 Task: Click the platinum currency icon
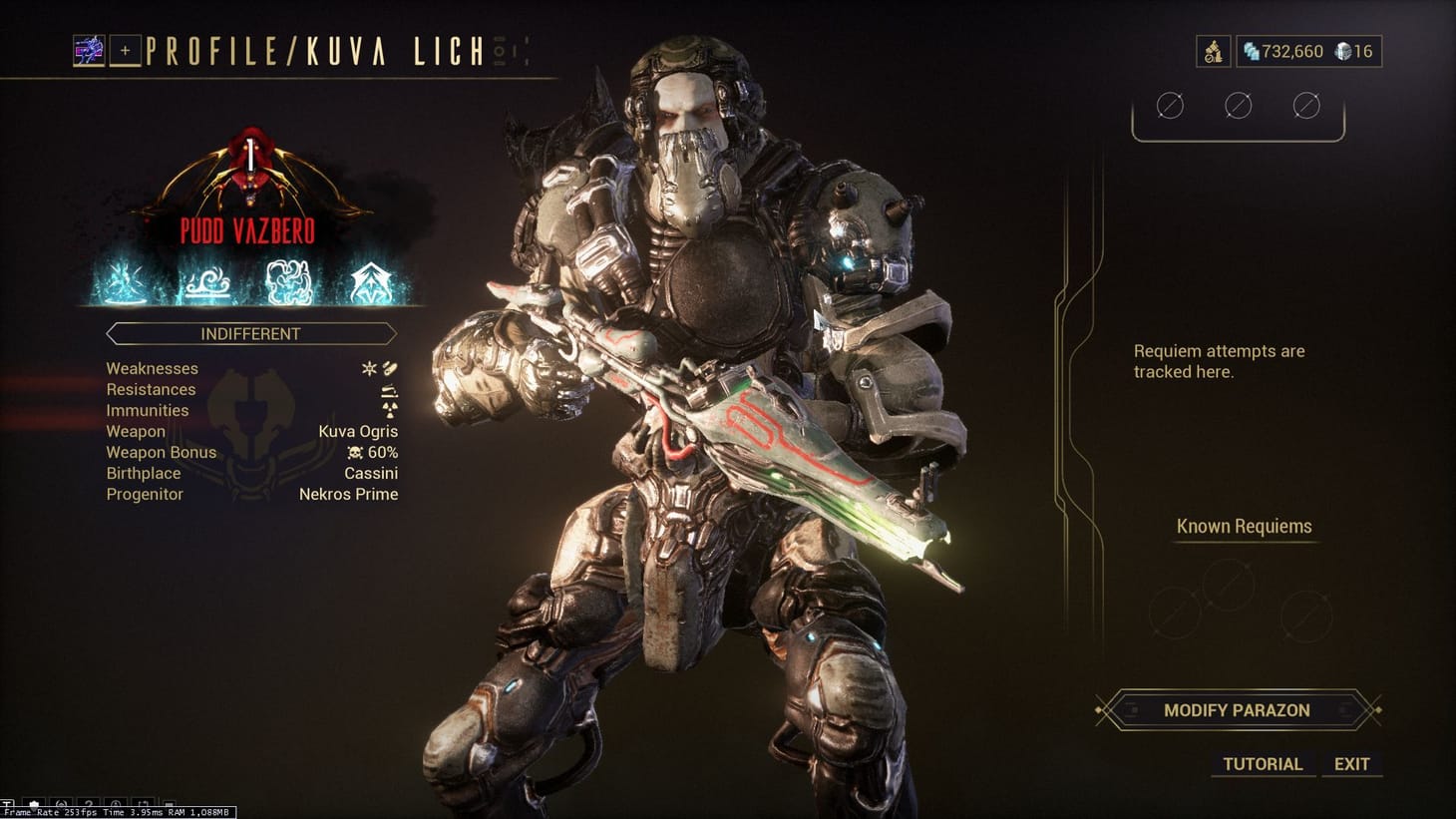coord(1249,51)
